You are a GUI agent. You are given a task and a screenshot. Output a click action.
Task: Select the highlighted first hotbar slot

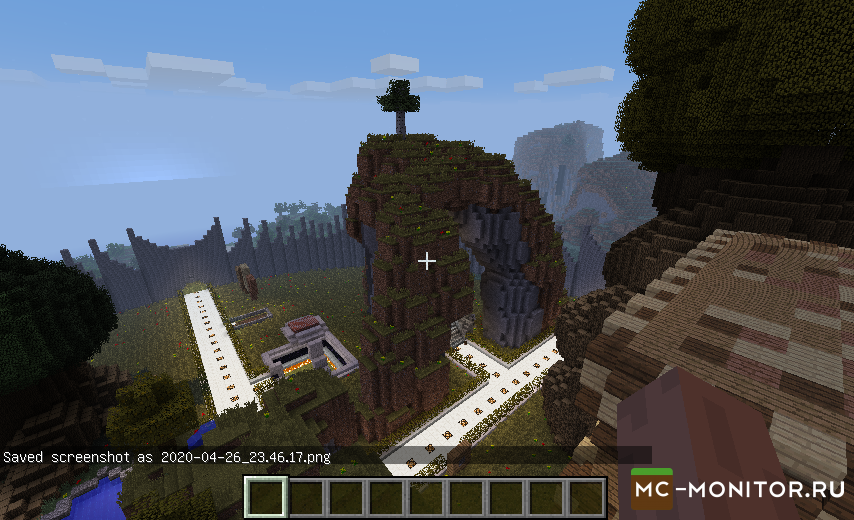click(x=267, y=497)
